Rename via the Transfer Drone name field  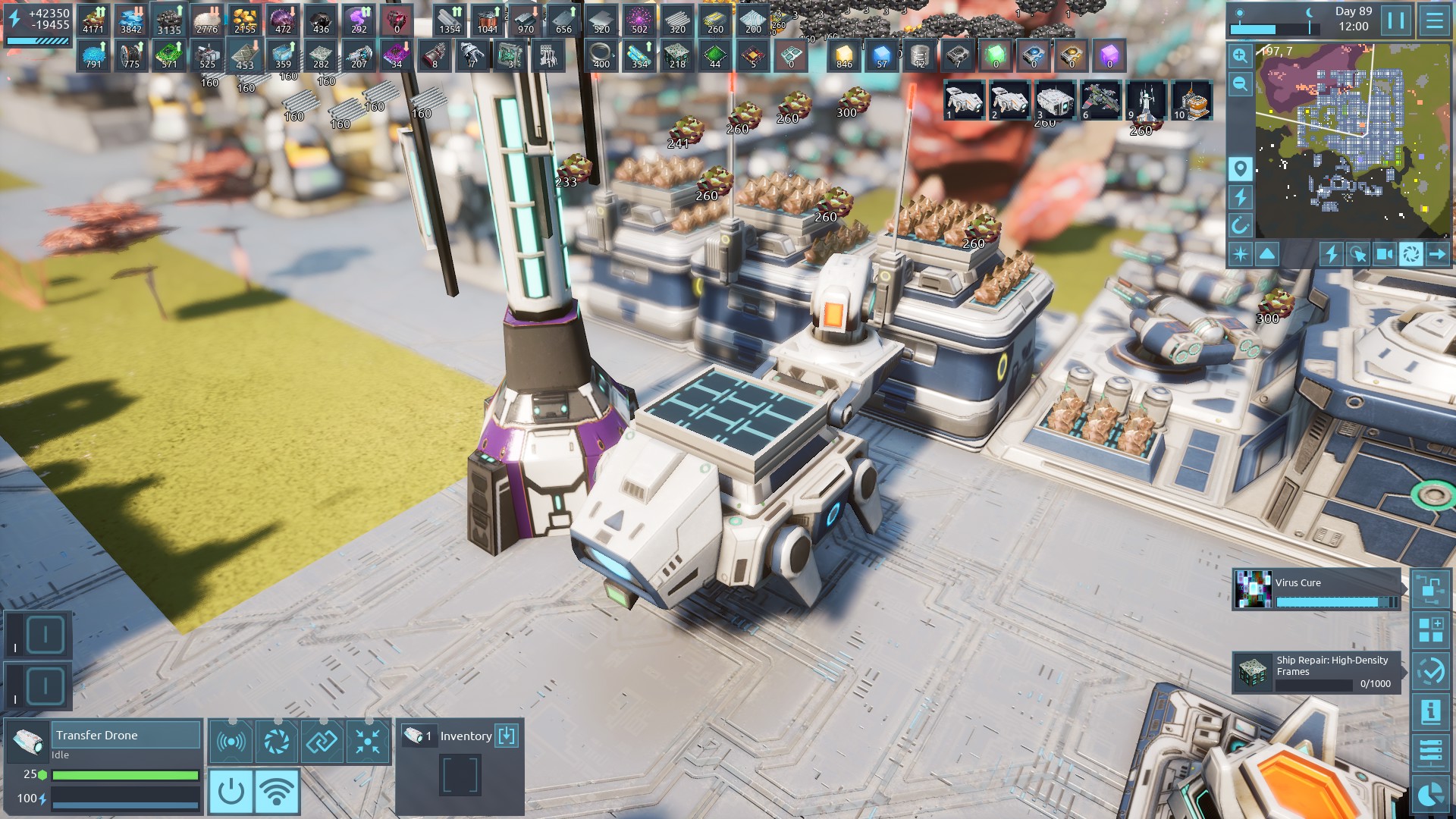pos(126,735)
